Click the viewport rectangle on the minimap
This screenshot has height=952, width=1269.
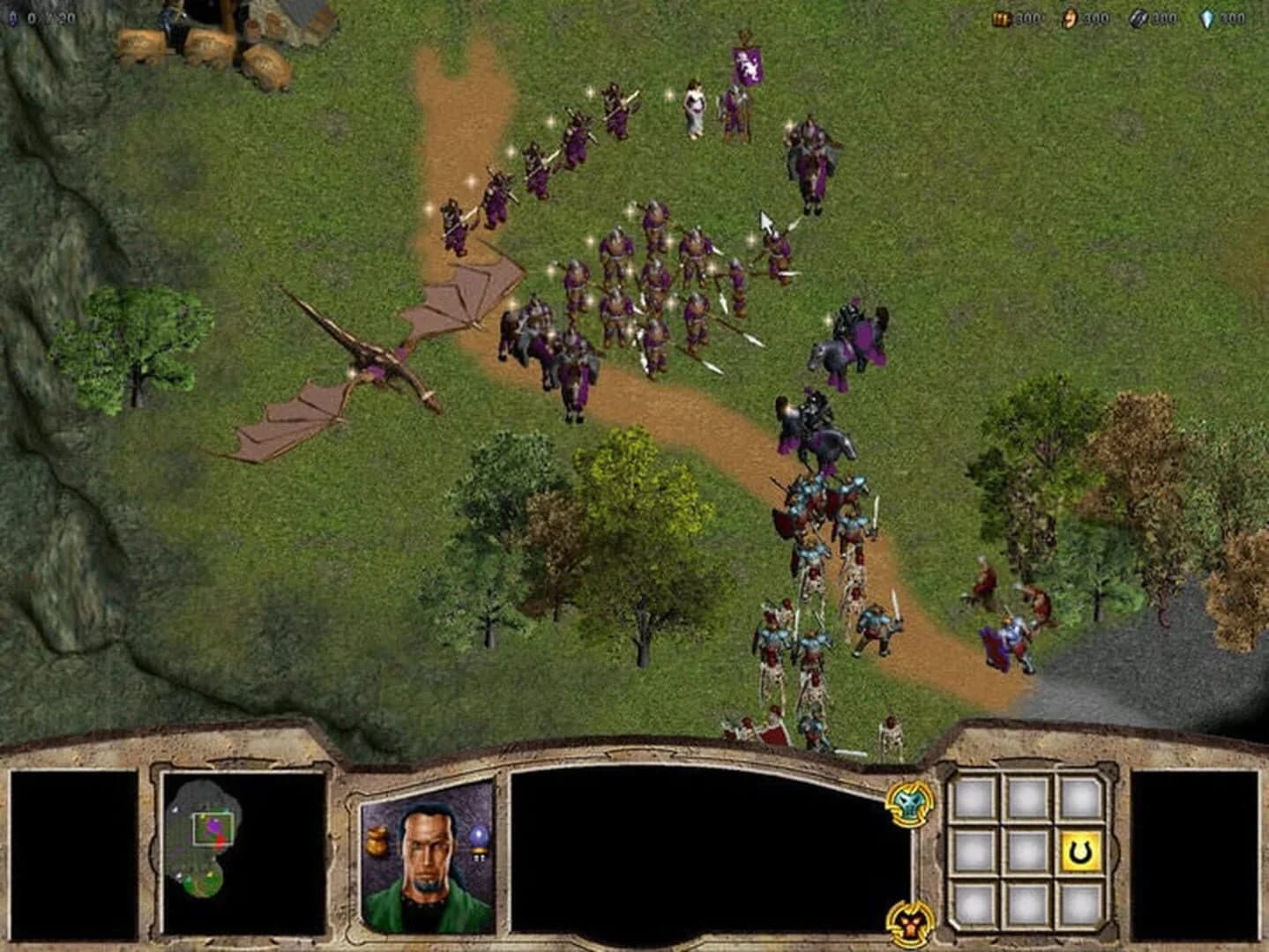(x=213, y=828)
